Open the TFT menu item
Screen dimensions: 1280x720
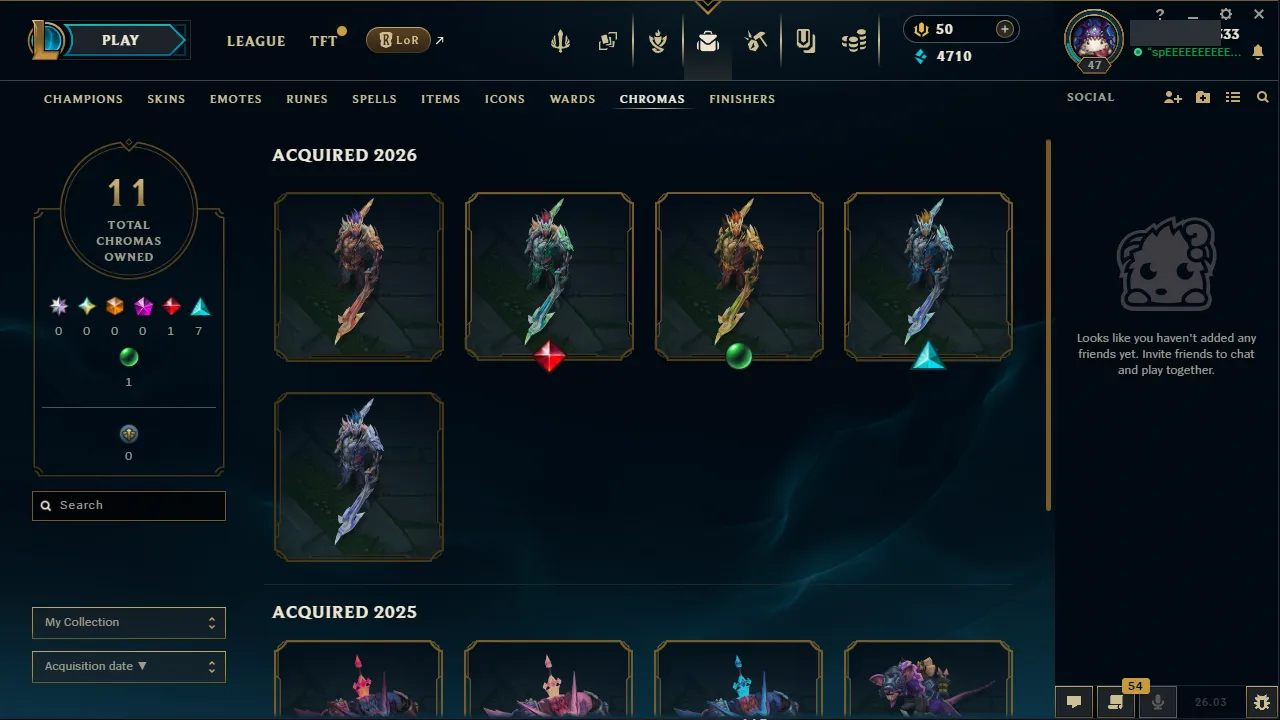click(323, 41)
